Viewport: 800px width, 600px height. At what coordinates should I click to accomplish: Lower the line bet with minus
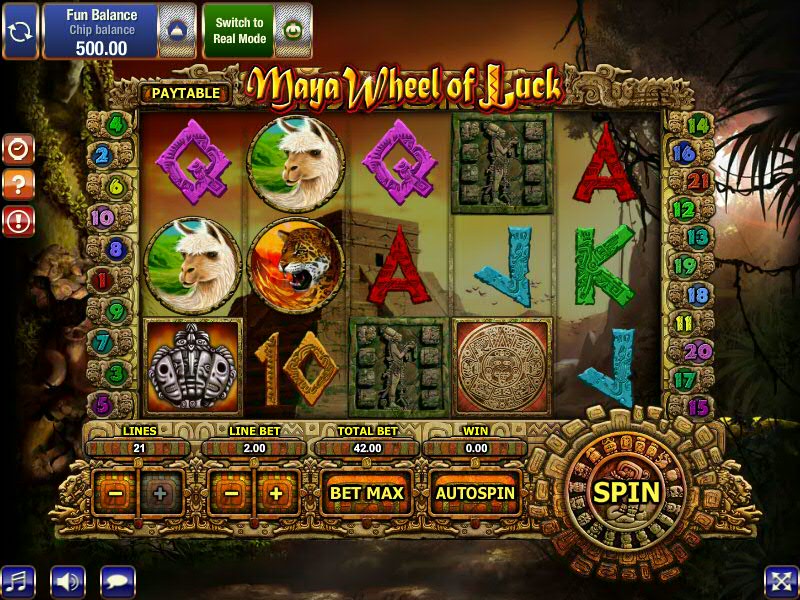click(x=231, y=493)
